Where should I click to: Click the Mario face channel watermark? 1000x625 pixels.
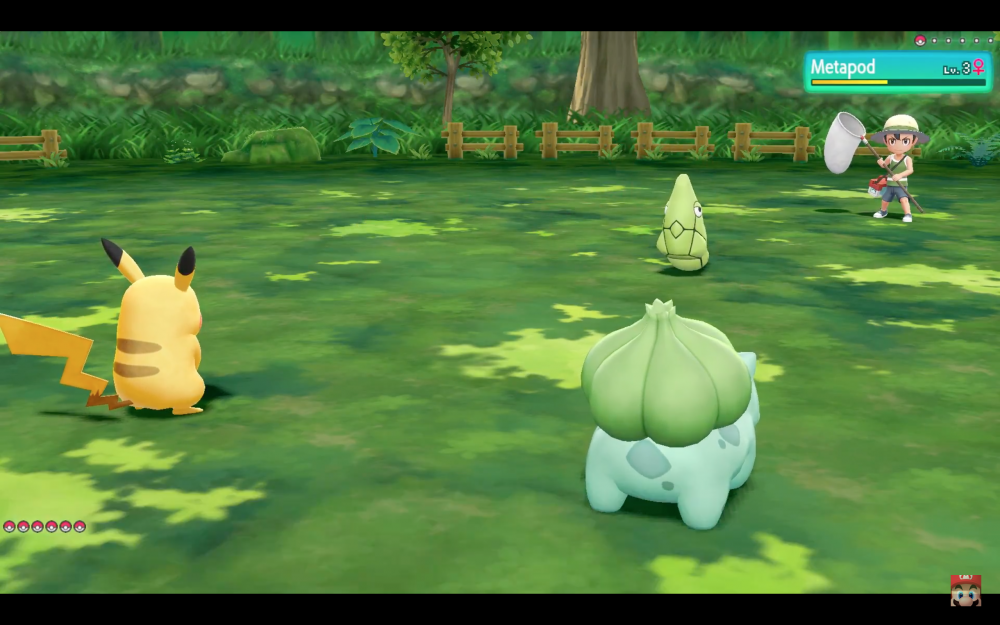[x=965, y=590]
